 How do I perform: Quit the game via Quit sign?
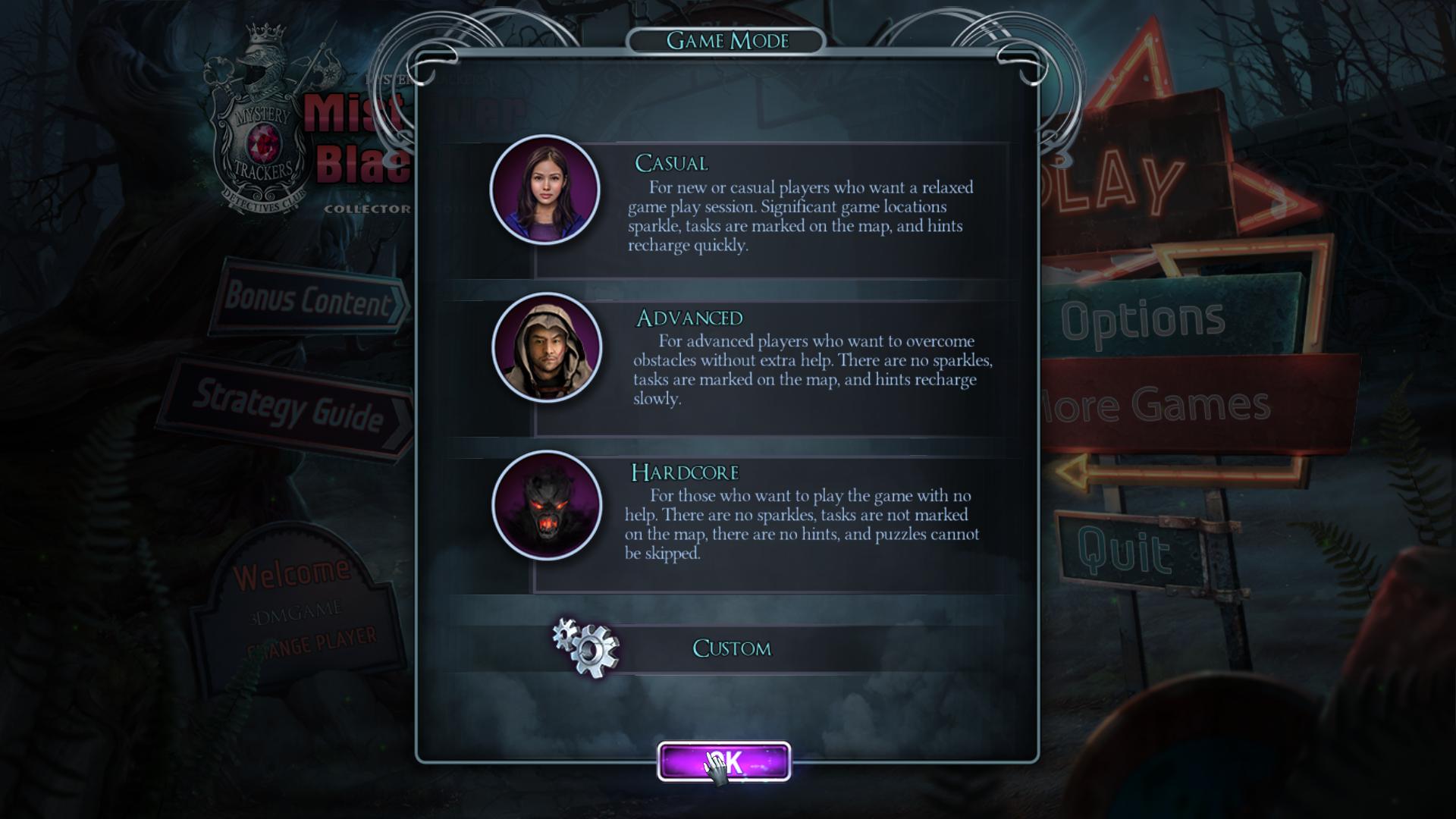1122,550
